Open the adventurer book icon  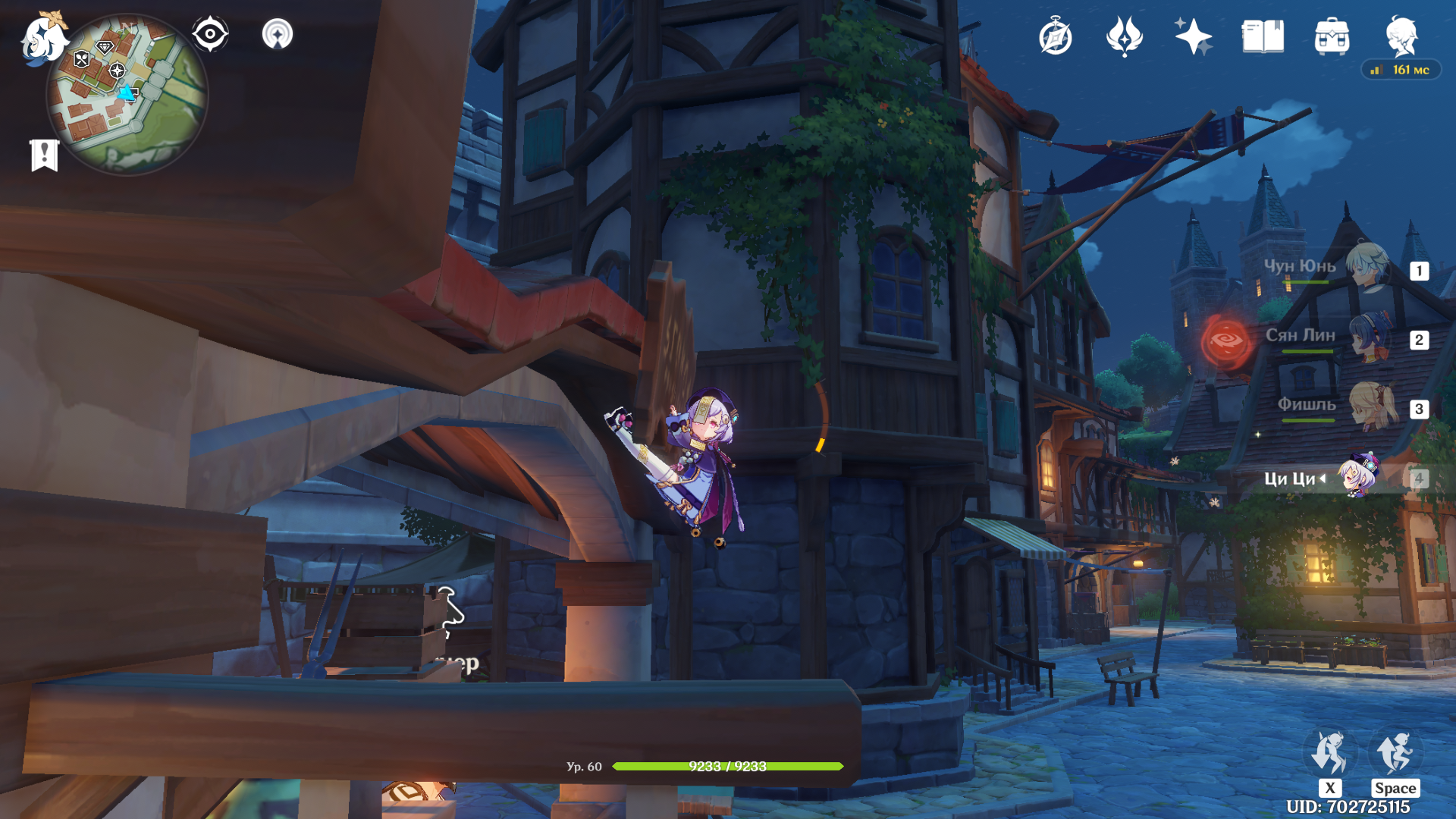(1263, 36)
